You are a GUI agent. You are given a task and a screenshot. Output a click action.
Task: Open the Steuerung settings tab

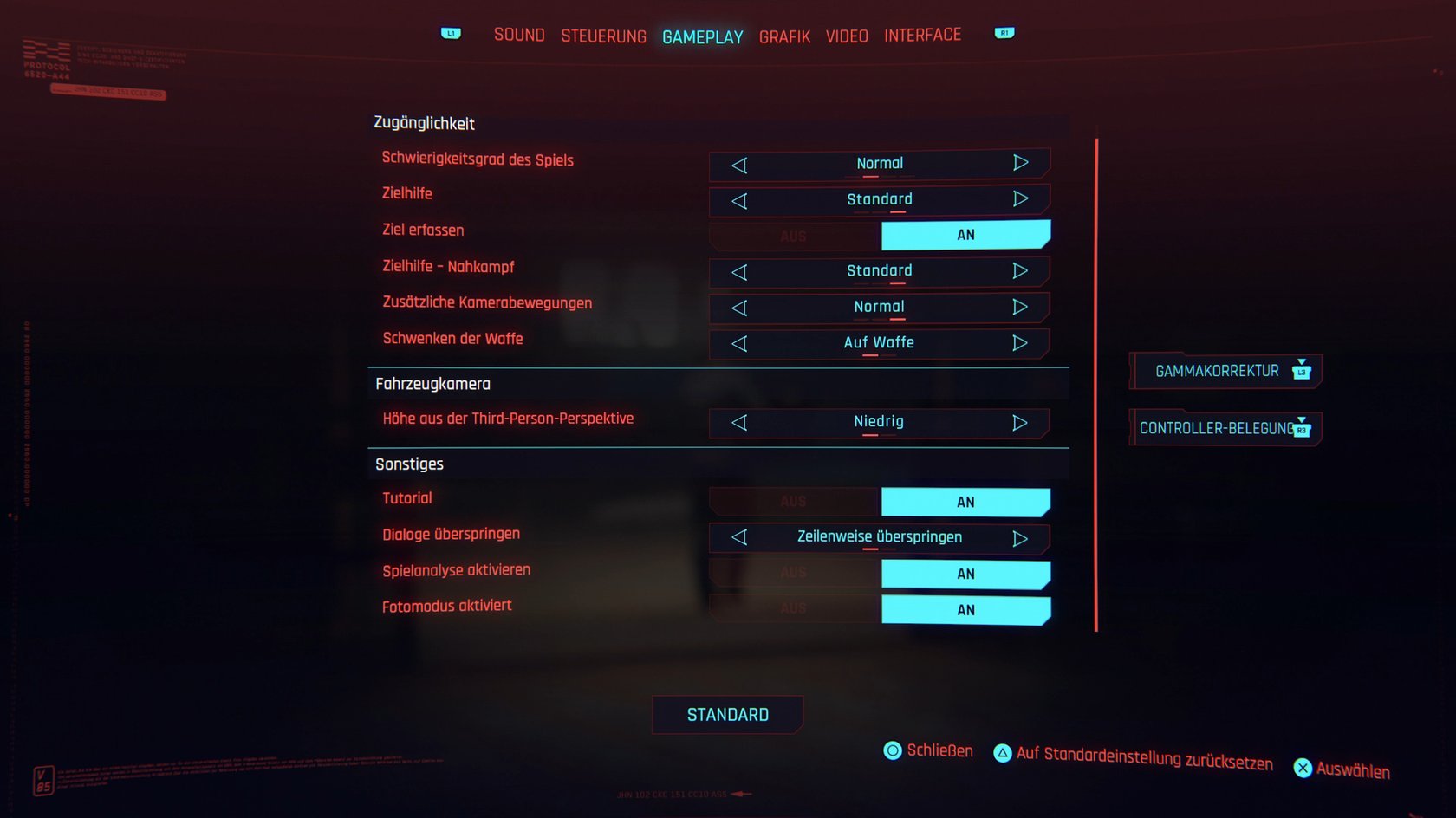603,36
